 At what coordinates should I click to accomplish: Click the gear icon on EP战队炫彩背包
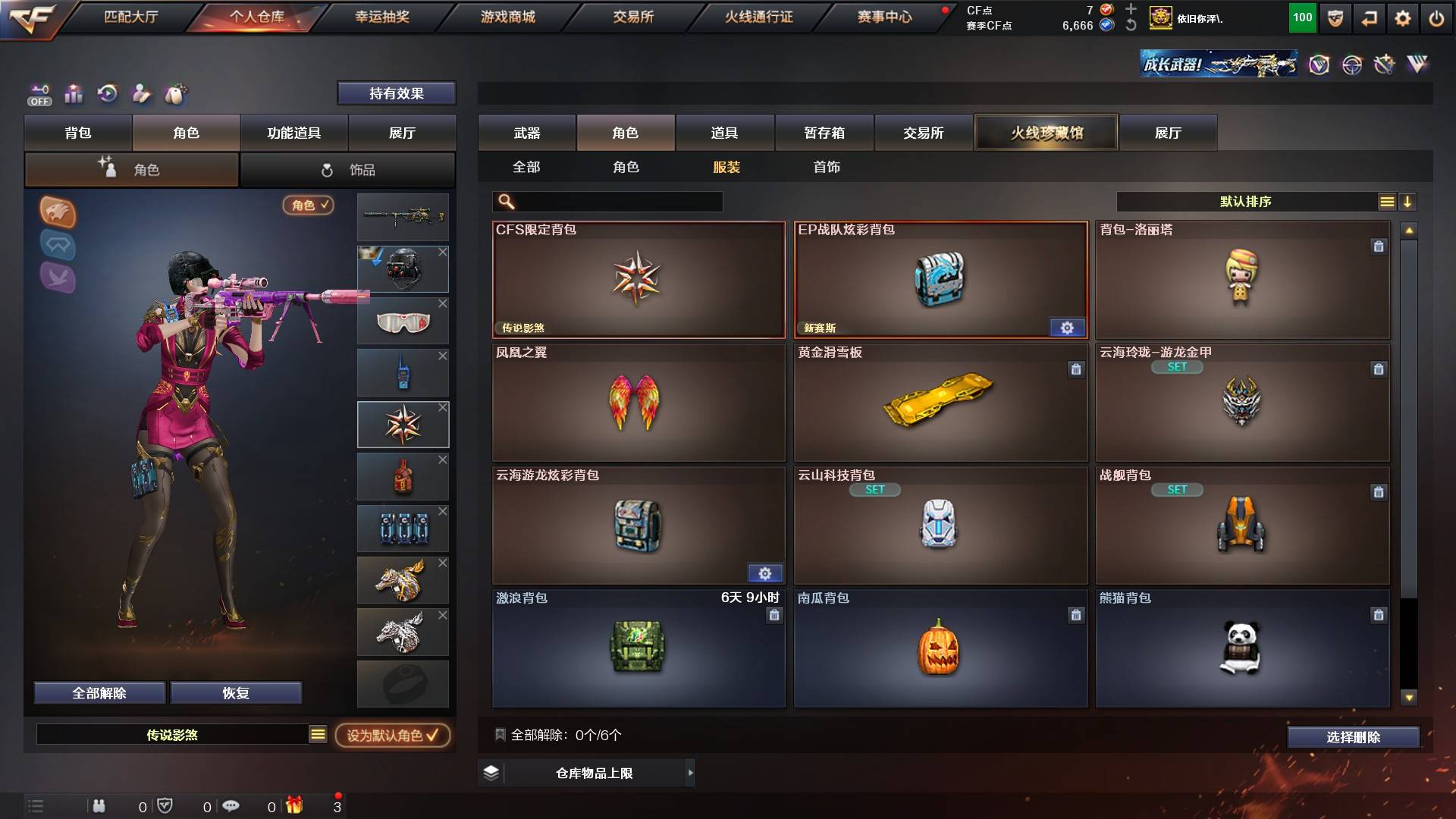click(x=1068, y=327)
